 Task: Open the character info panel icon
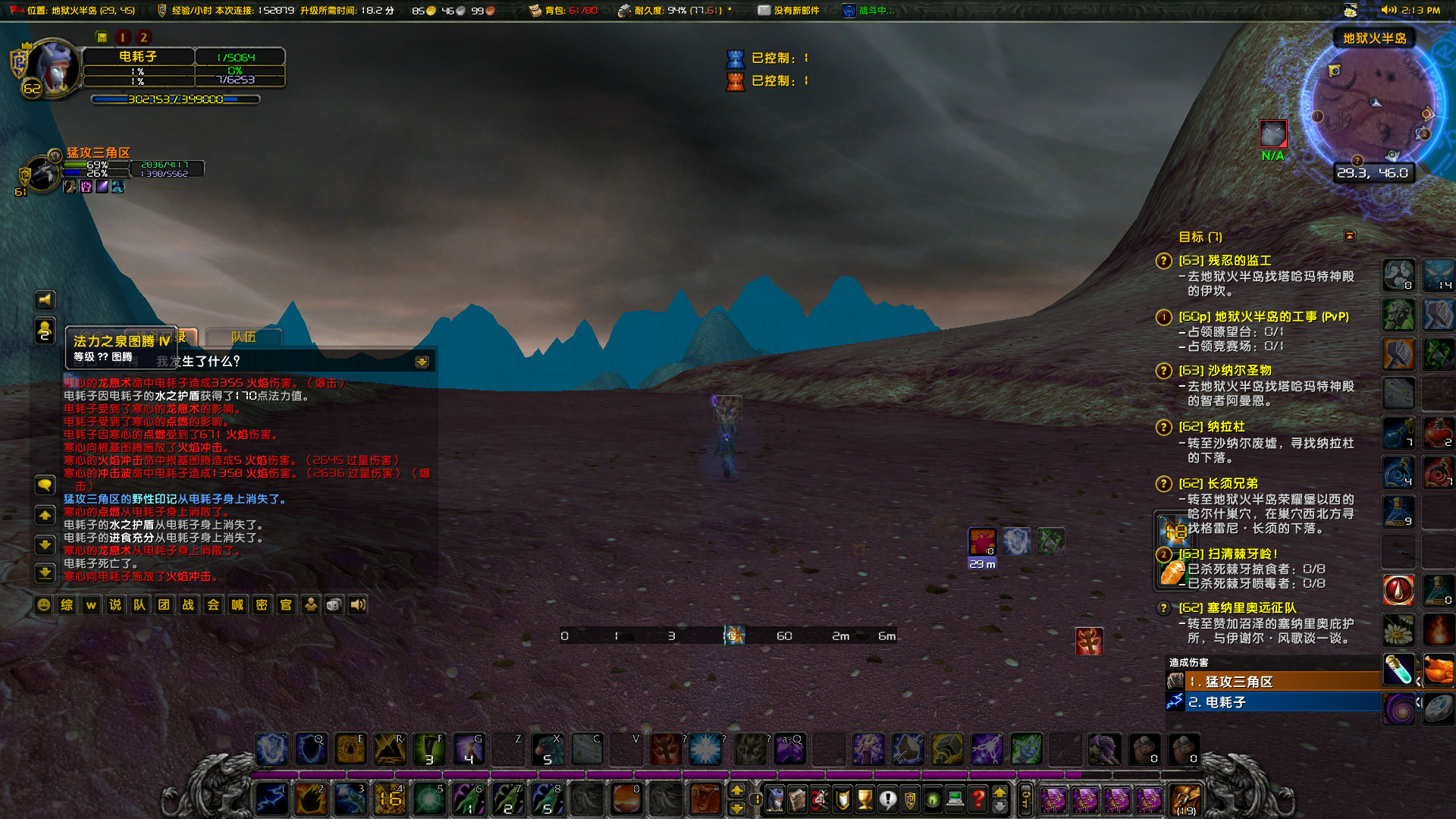pos(774,800)
